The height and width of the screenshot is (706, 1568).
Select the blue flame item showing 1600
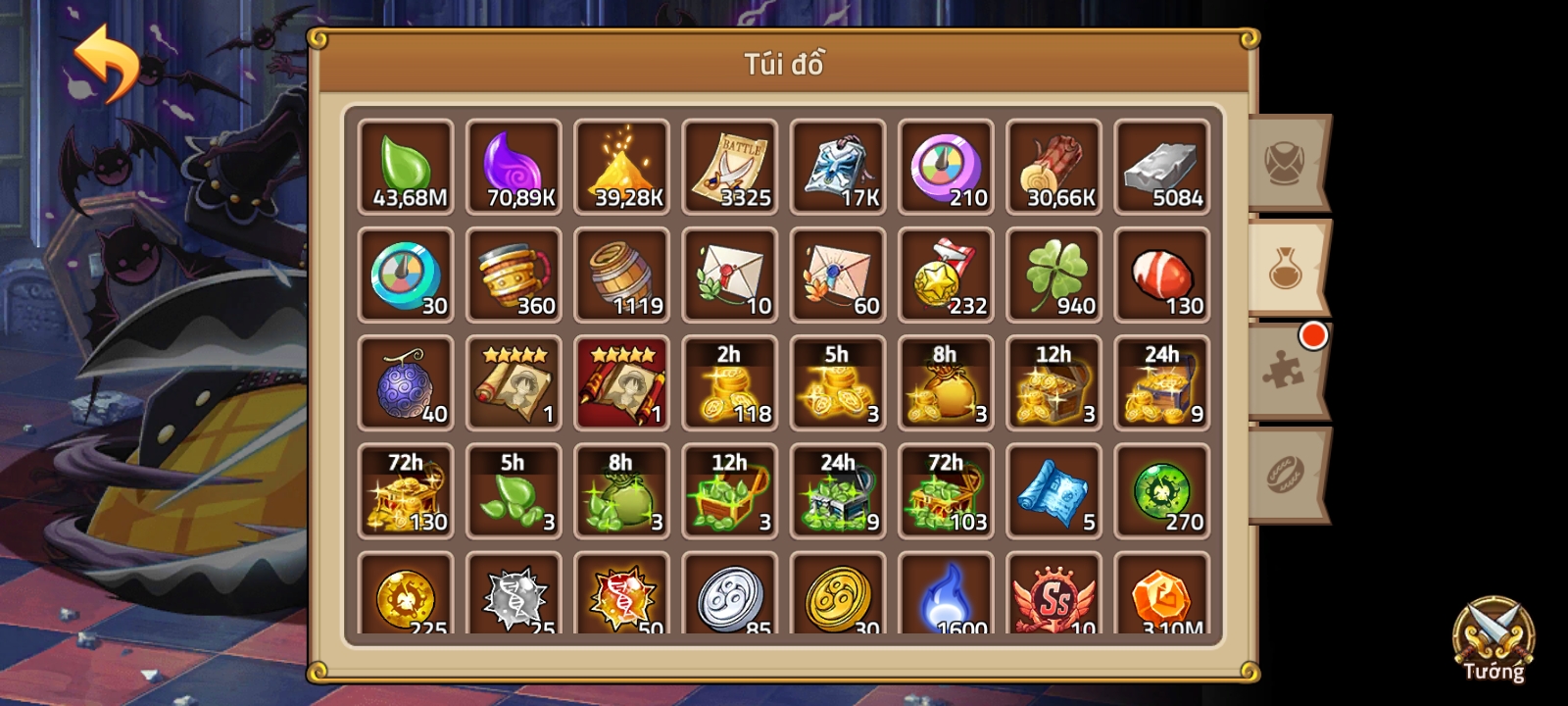946,598
